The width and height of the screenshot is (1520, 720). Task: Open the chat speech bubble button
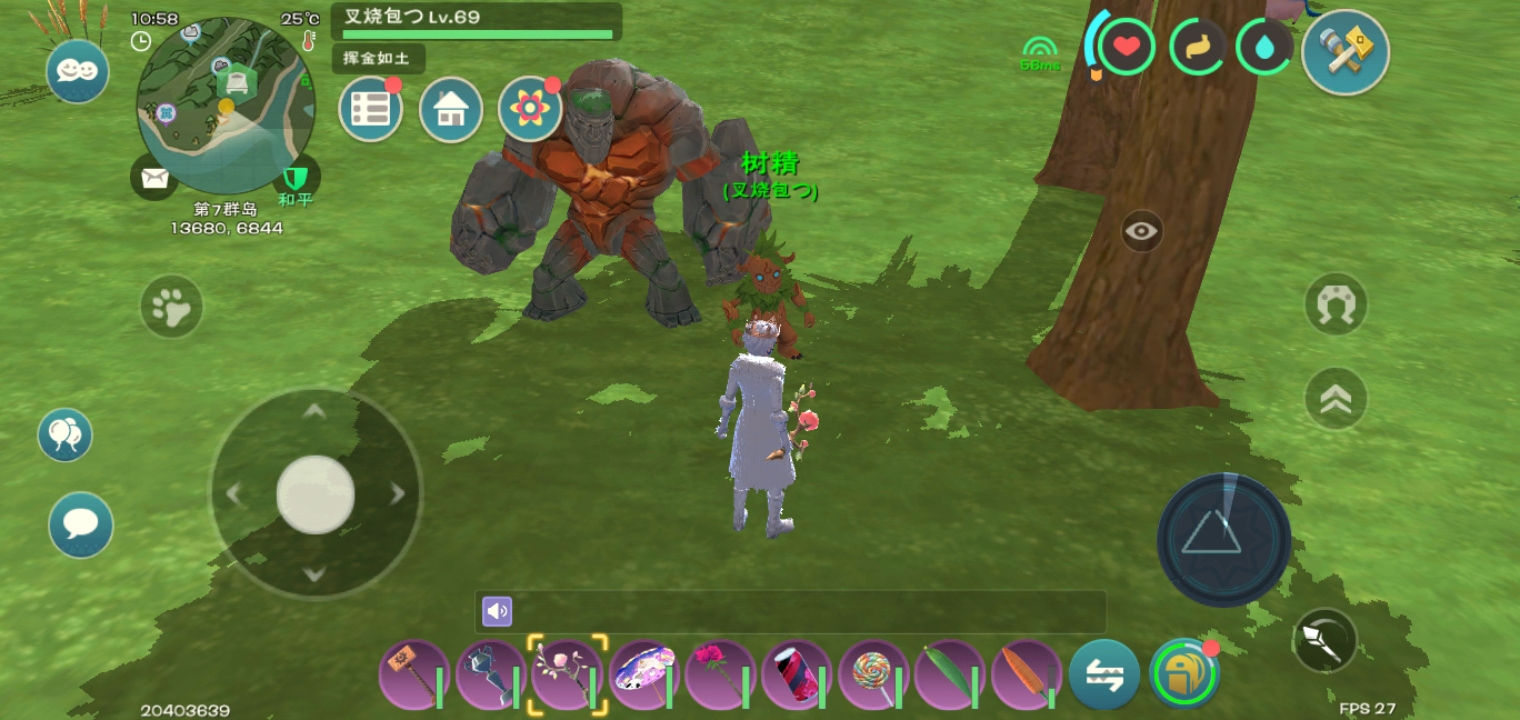[81, 524]
